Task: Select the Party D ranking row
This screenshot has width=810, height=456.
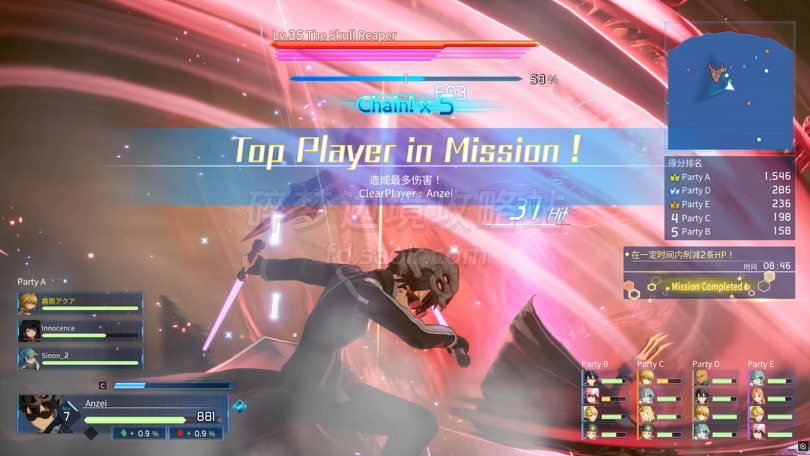Action: (730, 190)
